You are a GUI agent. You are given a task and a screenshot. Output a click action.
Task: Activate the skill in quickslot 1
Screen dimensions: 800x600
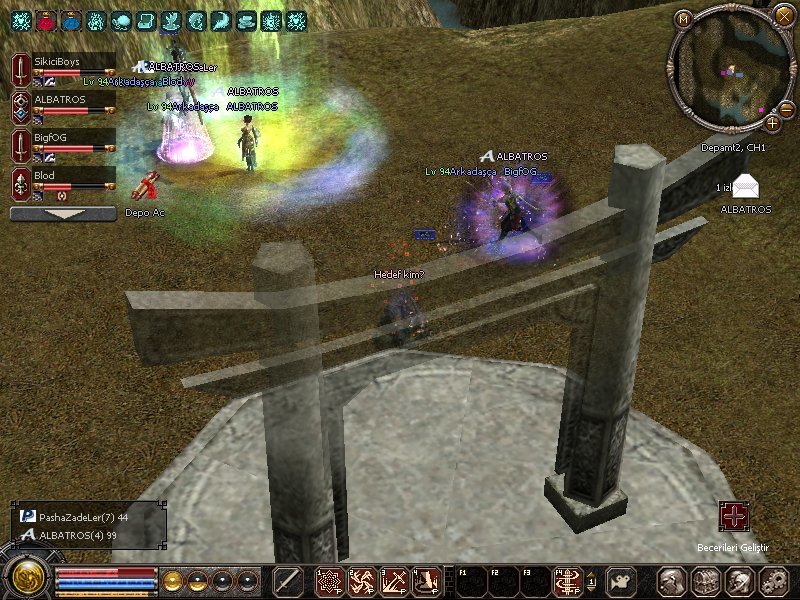pos(329,581)
